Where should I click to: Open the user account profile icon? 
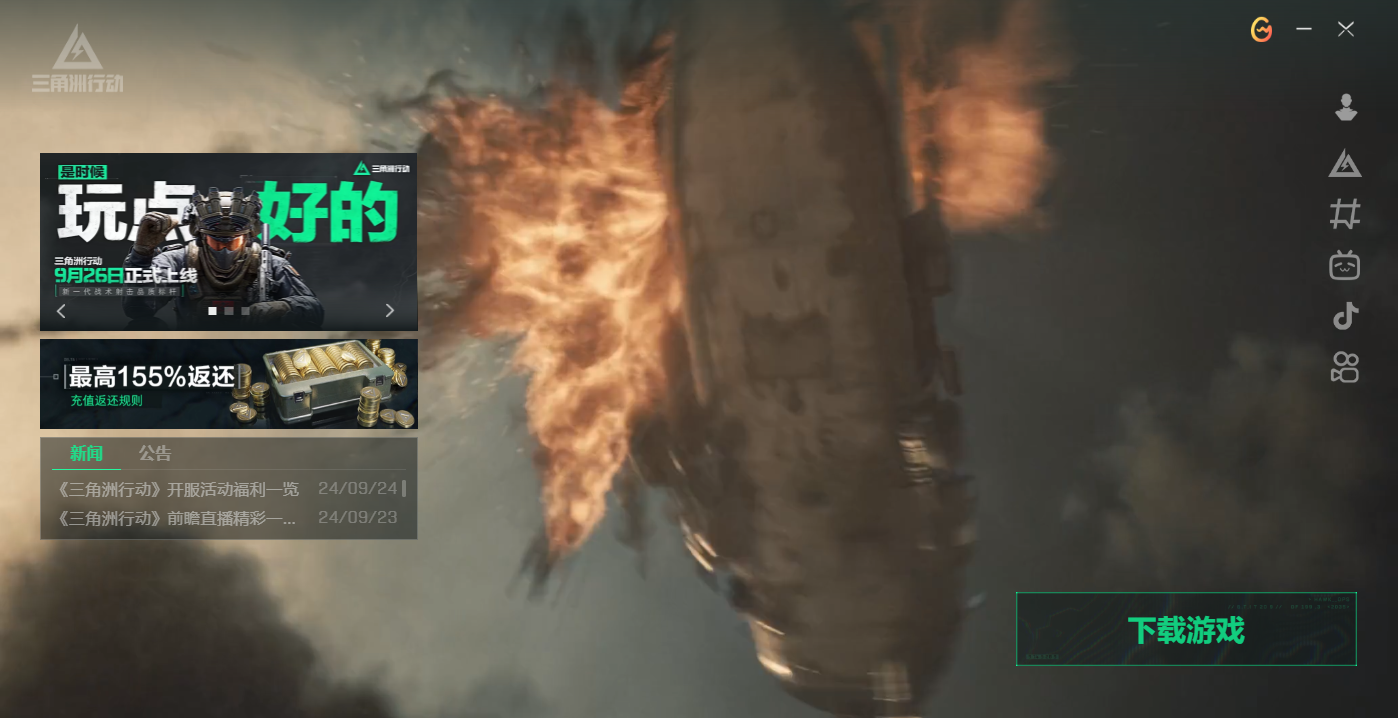(x=1346, y=108)
